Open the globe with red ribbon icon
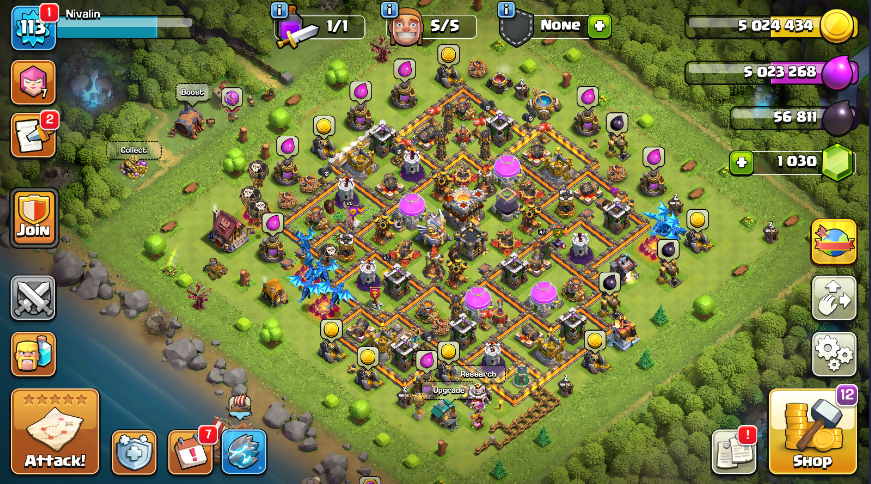Viewport: 871px width, 484px height. 833,241
